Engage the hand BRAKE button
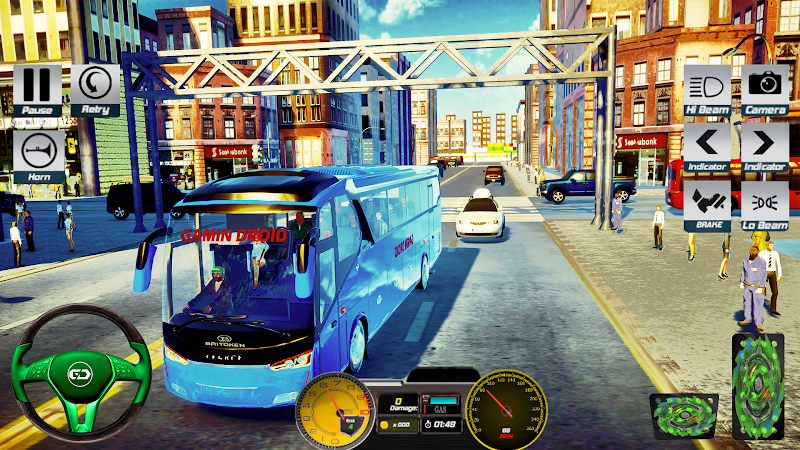 tap(708, 203)
